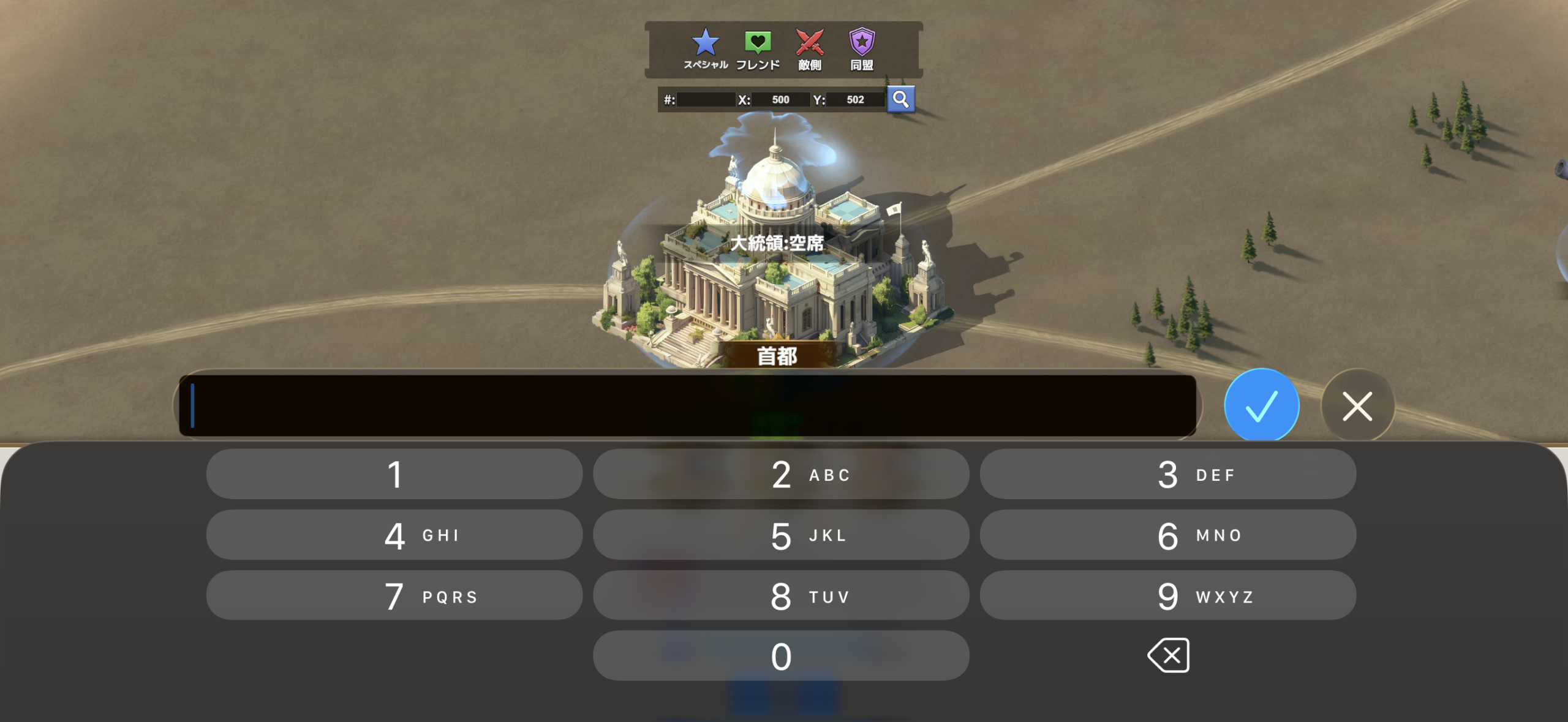Open the スペシャル star bookmark filter

pyautogui.click(x=705, y=49)
